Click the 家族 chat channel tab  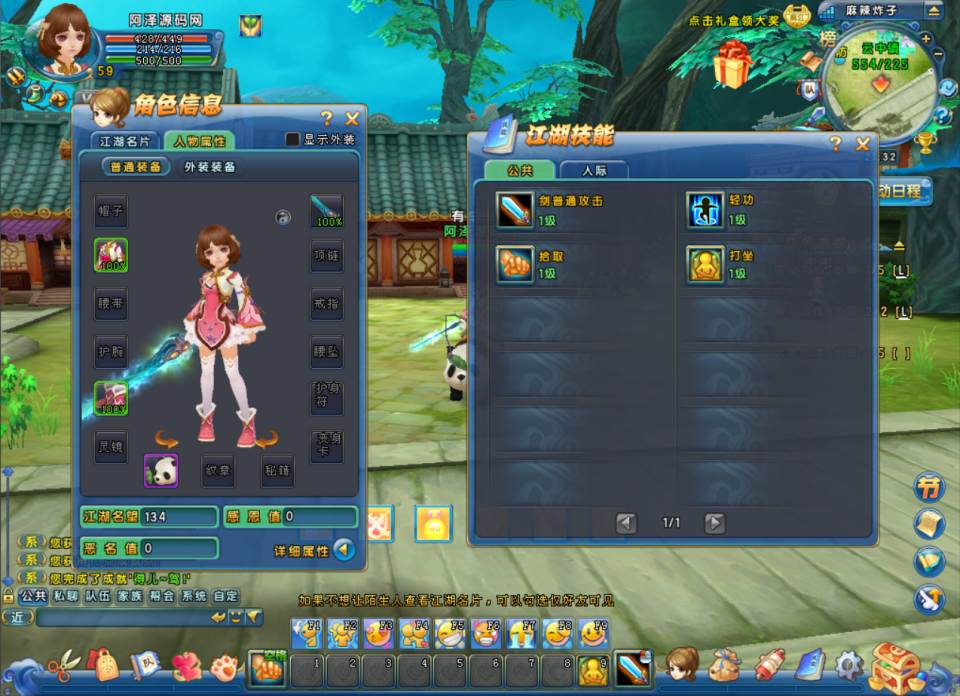129,596
